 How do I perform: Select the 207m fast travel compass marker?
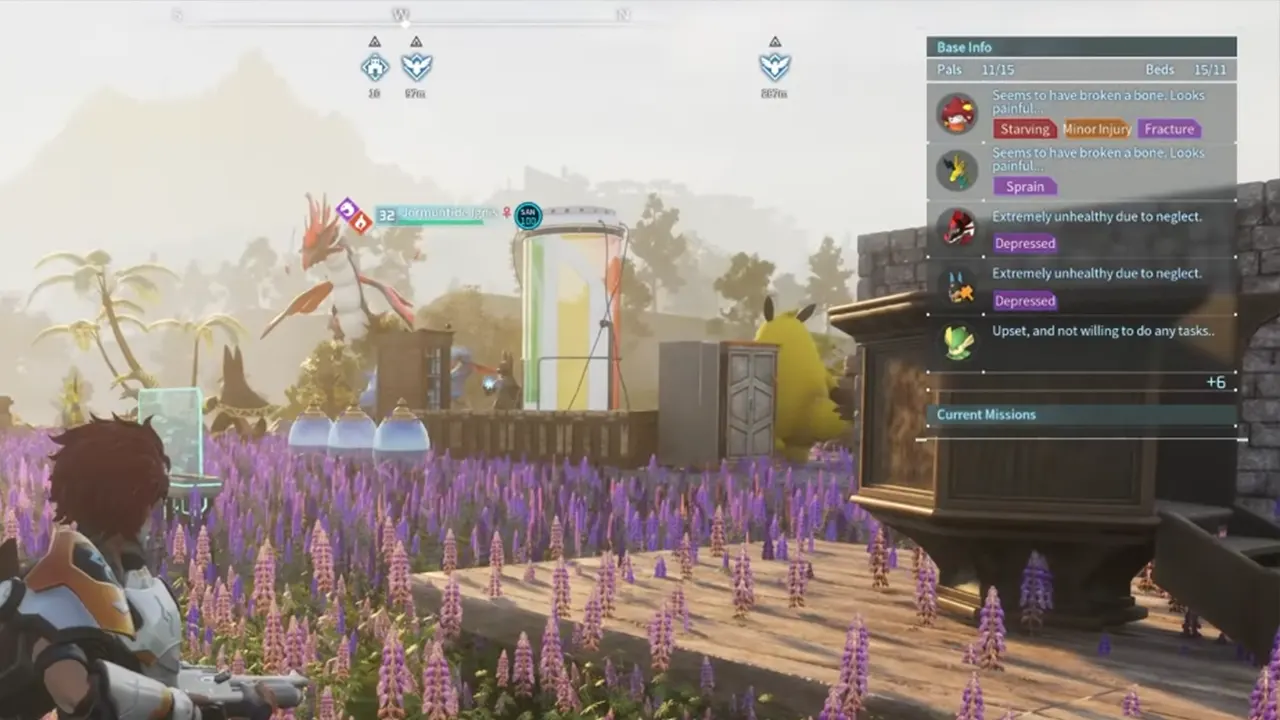pos(774,67)
